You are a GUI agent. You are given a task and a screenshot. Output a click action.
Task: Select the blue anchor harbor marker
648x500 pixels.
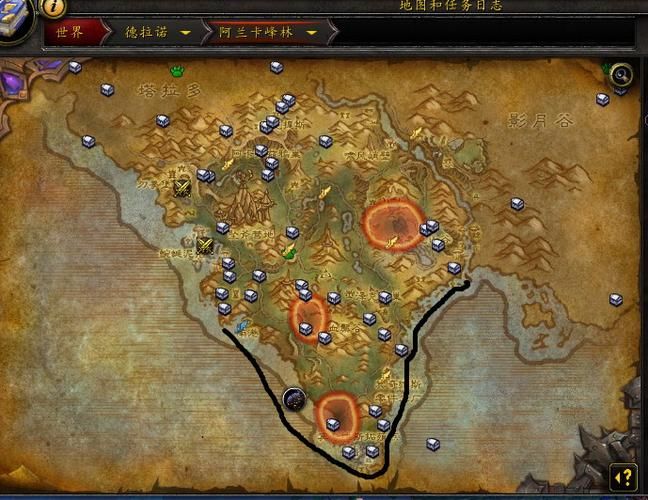[x=243, y=326]
